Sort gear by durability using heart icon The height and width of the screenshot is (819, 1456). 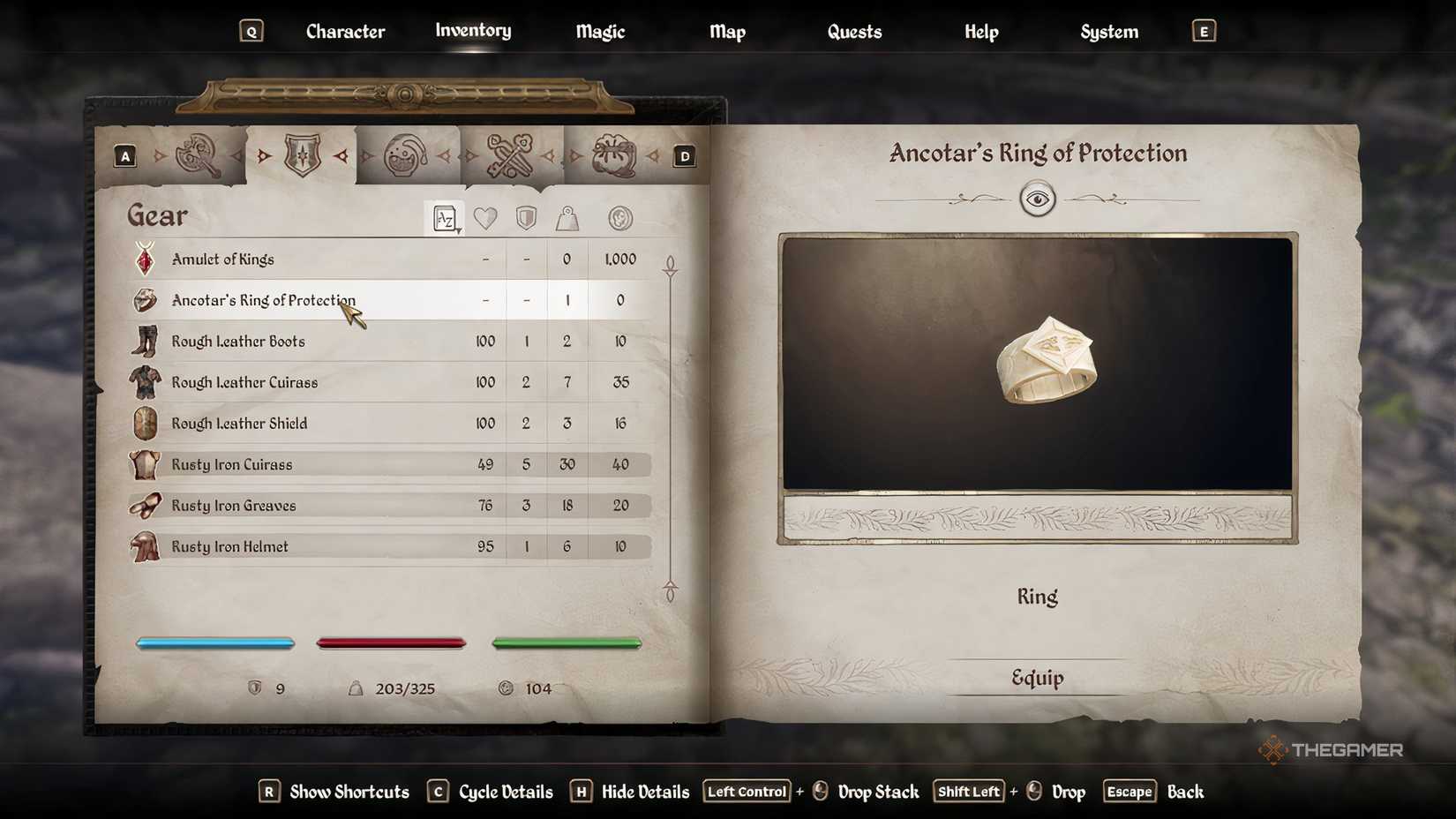485,218
